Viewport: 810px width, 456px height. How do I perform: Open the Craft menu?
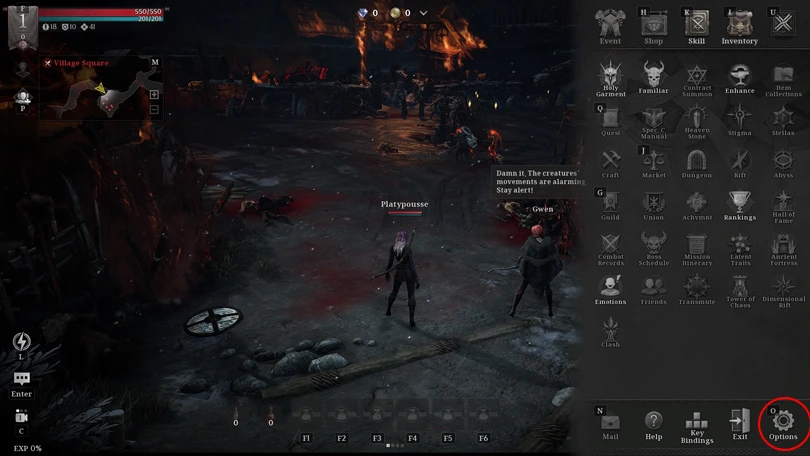[x=610, y=161]
